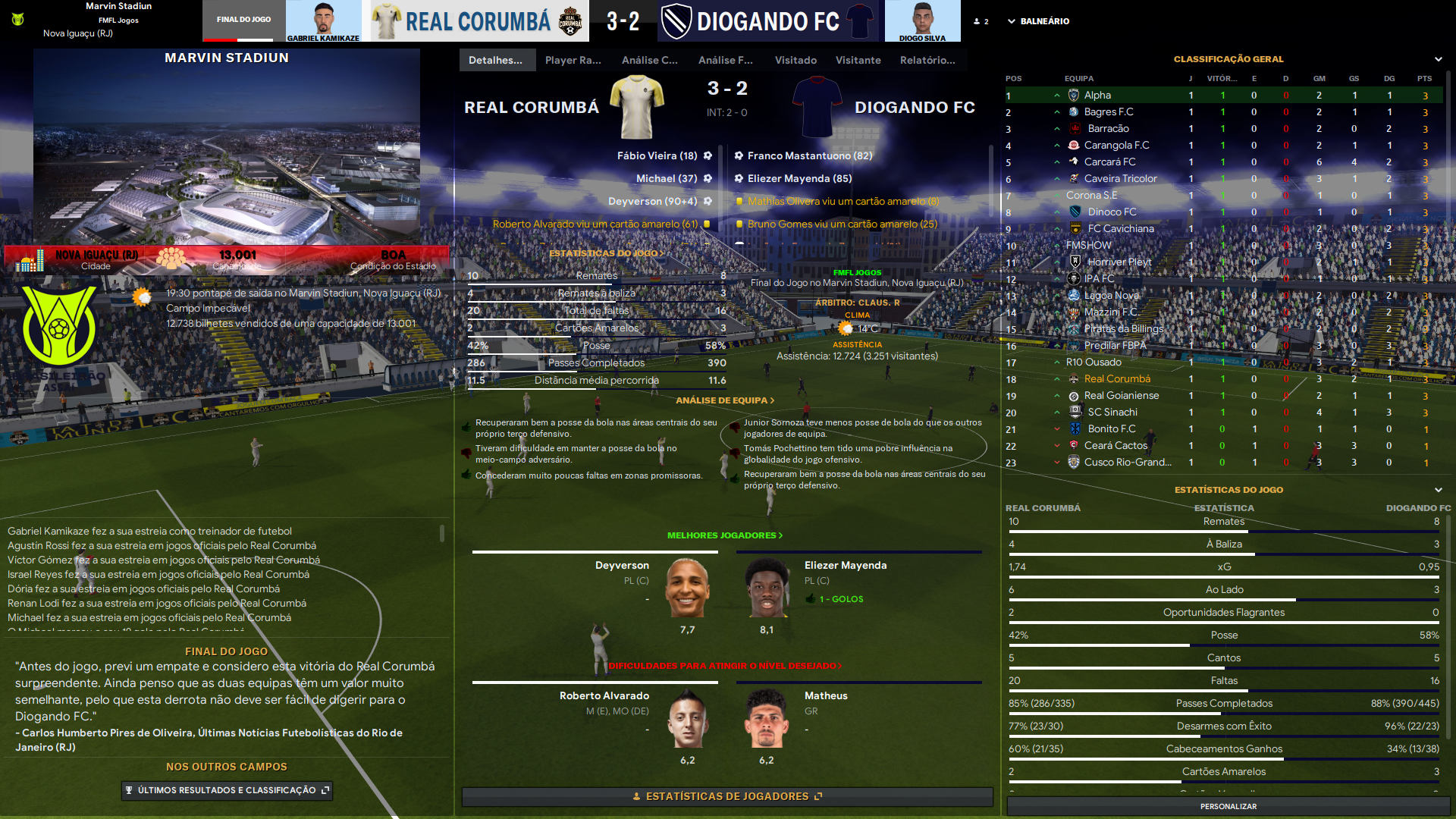Open the Final do Jogo header tab
Screen dimensions: 1456x819
click(x=243, y=20)
